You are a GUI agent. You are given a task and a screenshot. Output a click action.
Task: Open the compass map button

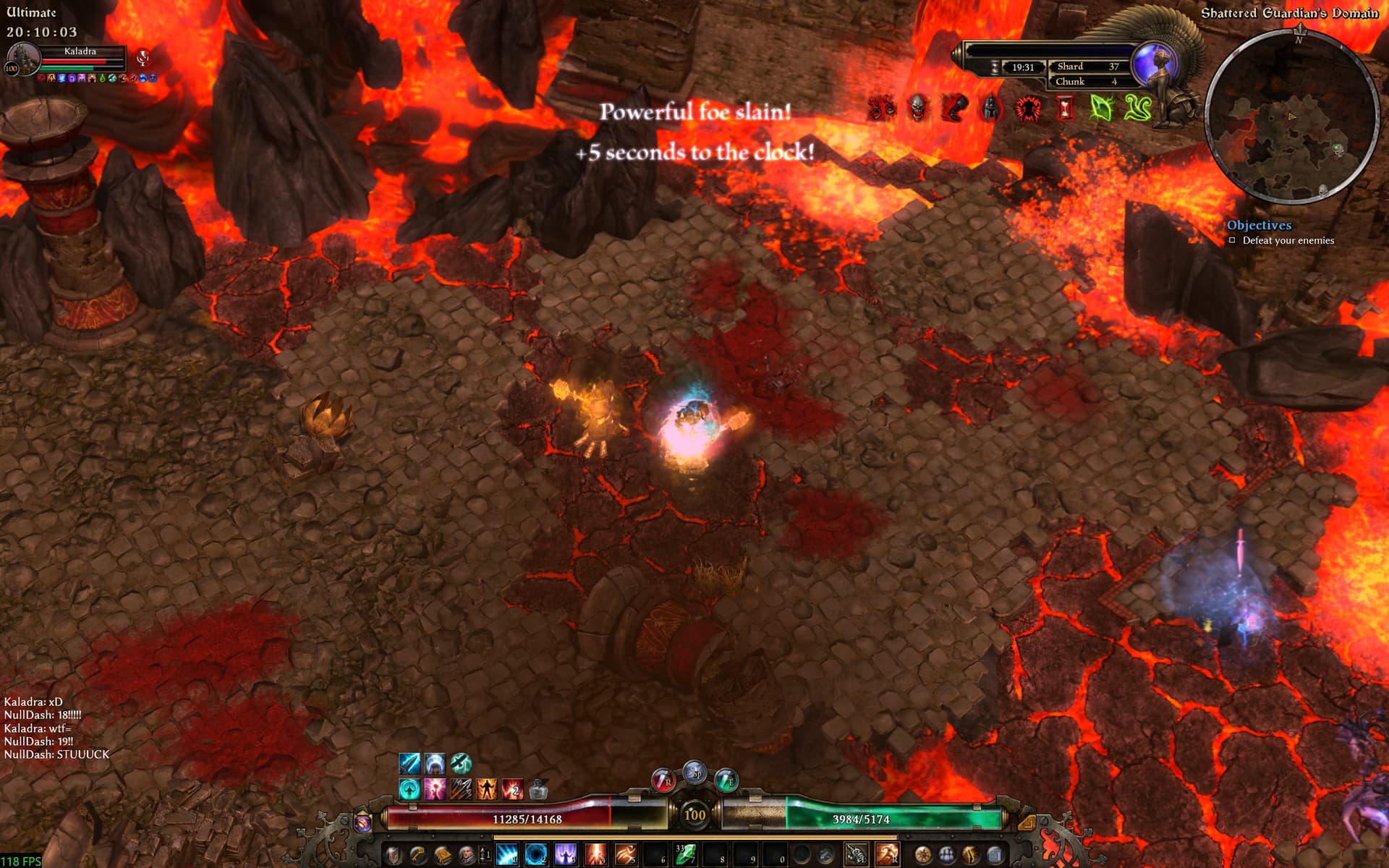pyautogui.click(x=923, y=856)
